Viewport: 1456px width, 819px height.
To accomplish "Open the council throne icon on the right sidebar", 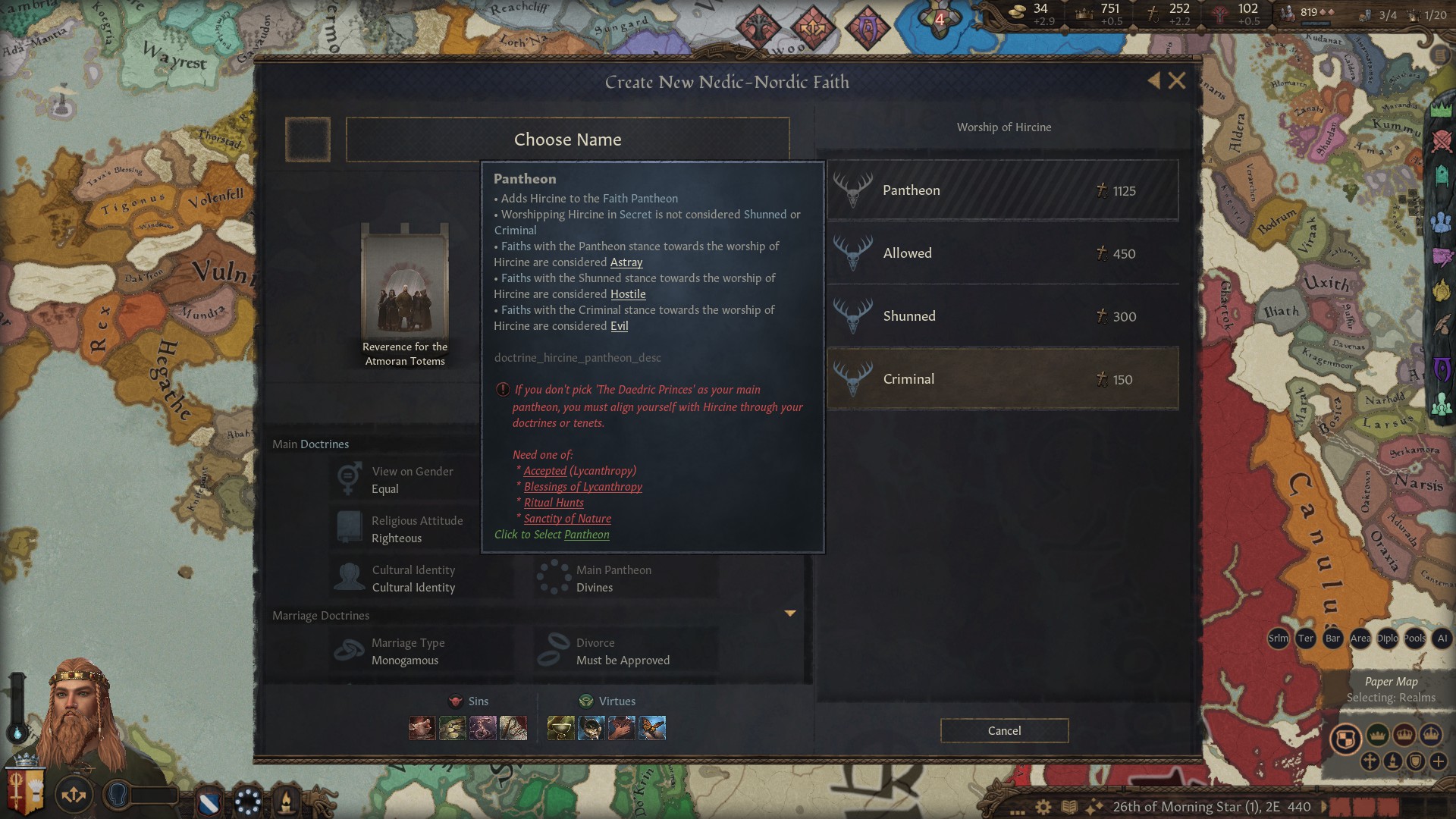I will pos(1443,175).
